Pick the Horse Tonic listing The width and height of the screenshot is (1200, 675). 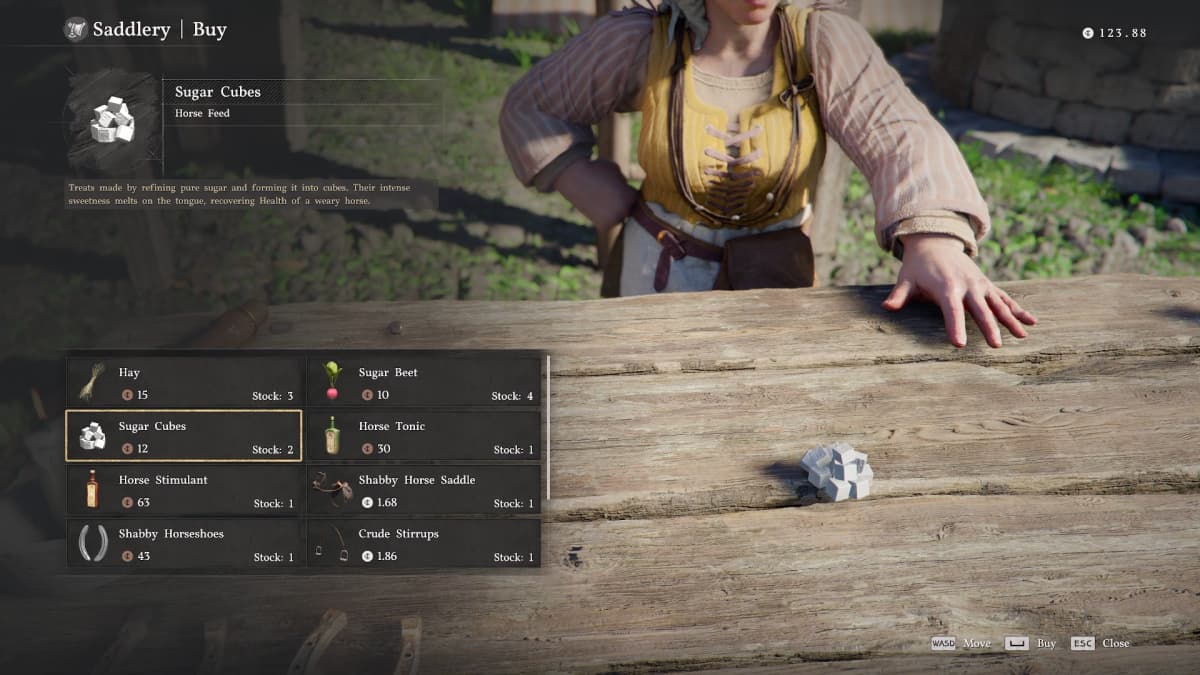click(423, 436)
